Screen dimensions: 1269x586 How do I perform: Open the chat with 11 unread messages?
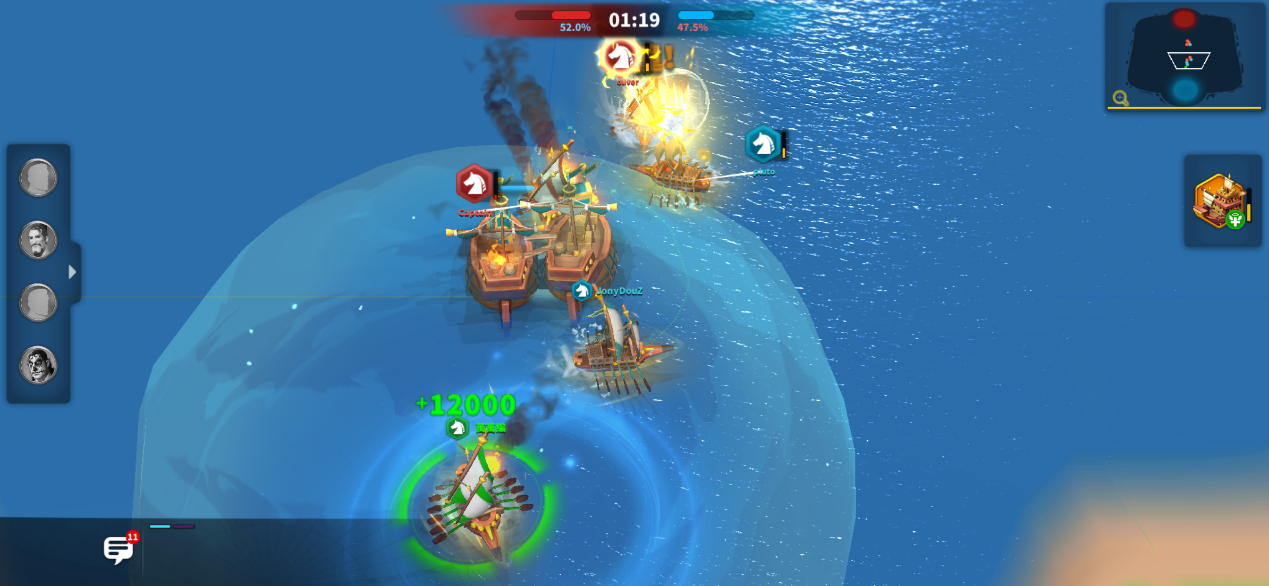119,549
